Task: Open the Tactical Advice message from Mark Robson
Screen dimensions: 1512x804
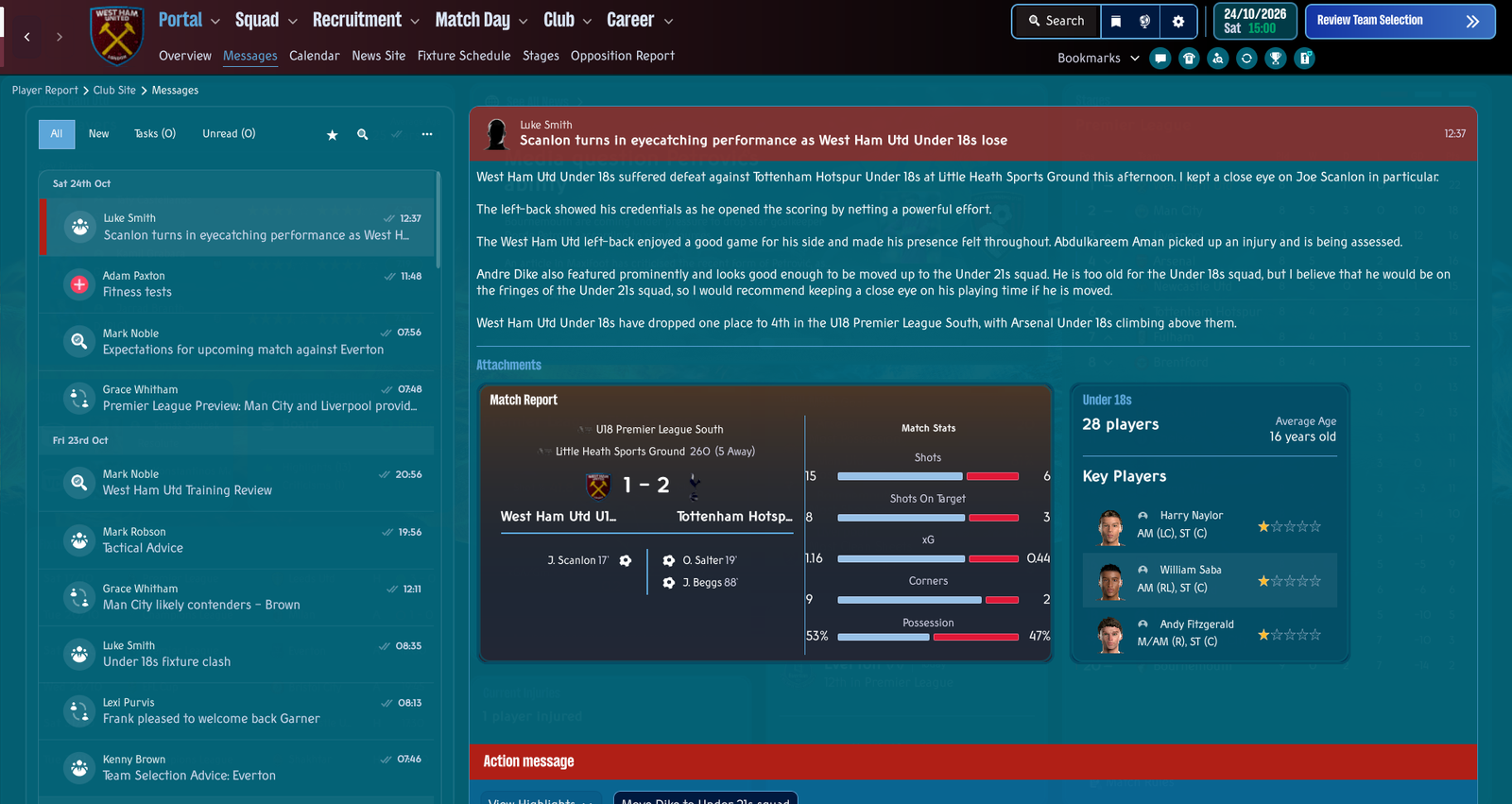Action: click(x=236, y=540)
